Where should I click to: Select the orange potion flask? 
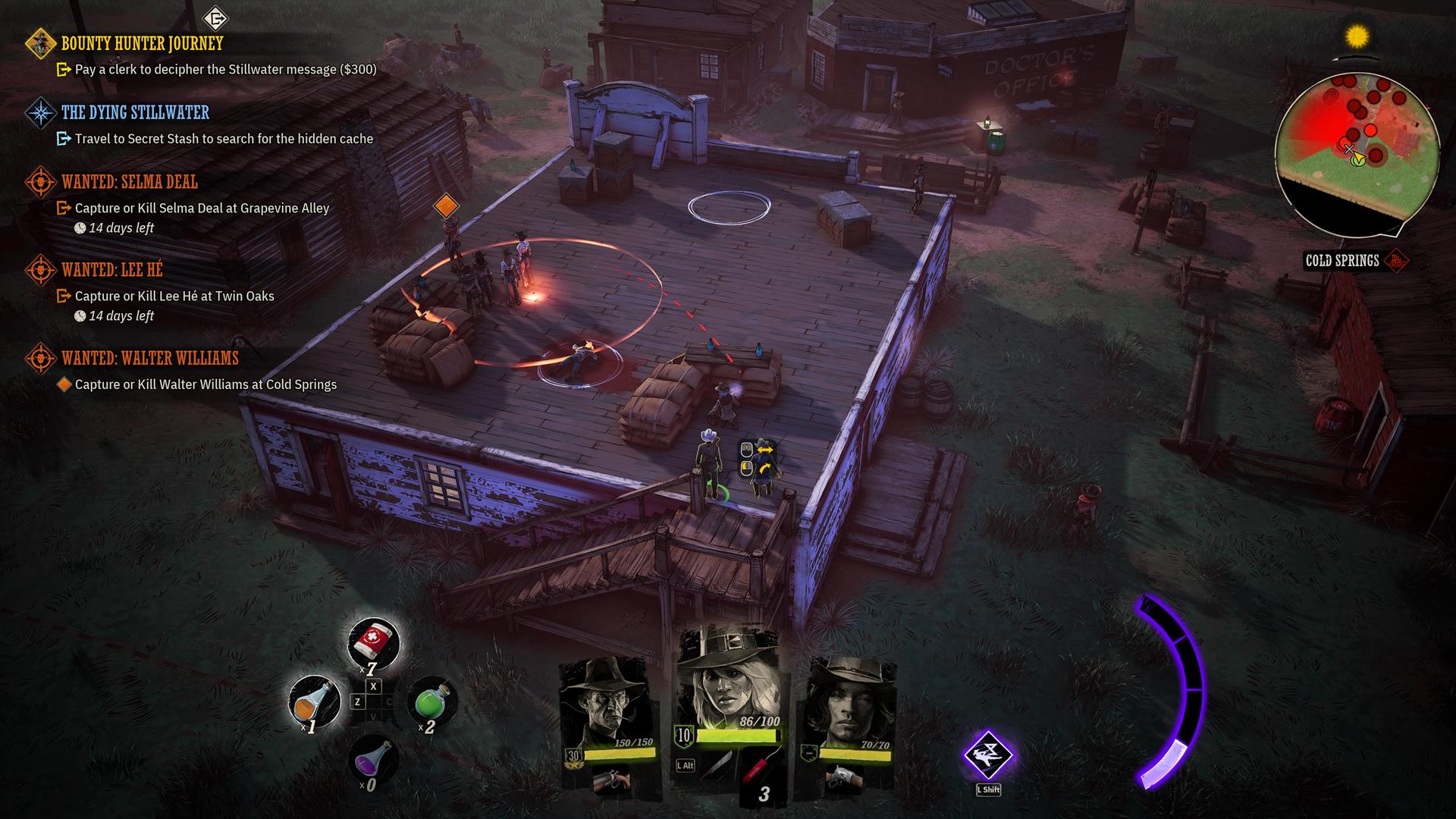click(x=315, y=701)
